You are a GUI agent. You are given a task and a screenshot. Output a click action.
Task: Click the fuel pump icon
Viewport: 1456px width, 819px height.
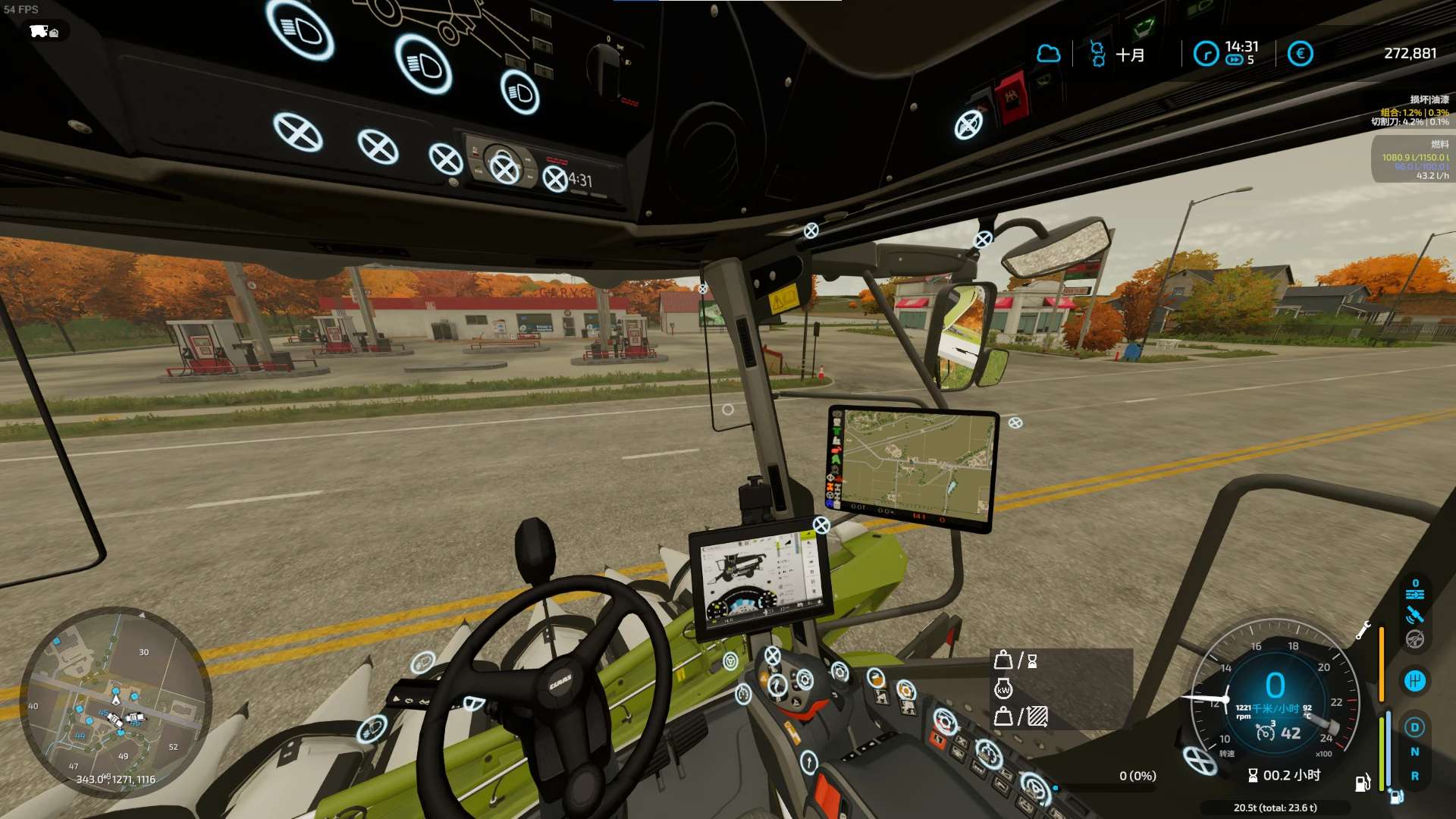coord(1362,783)
